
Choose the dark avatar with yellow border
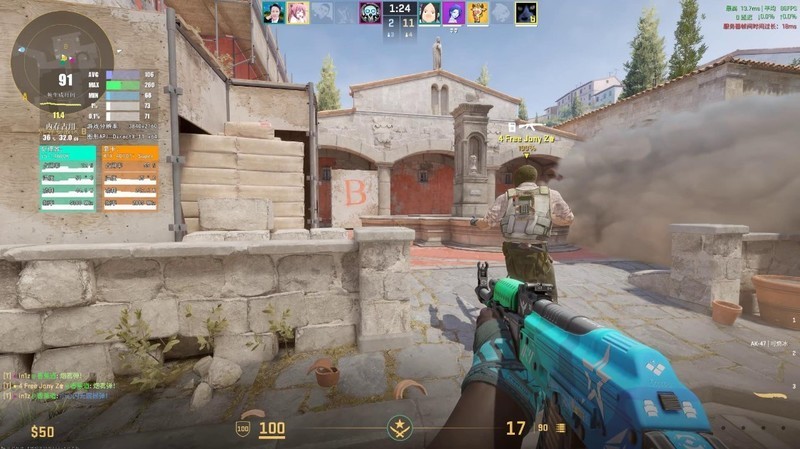526,12
